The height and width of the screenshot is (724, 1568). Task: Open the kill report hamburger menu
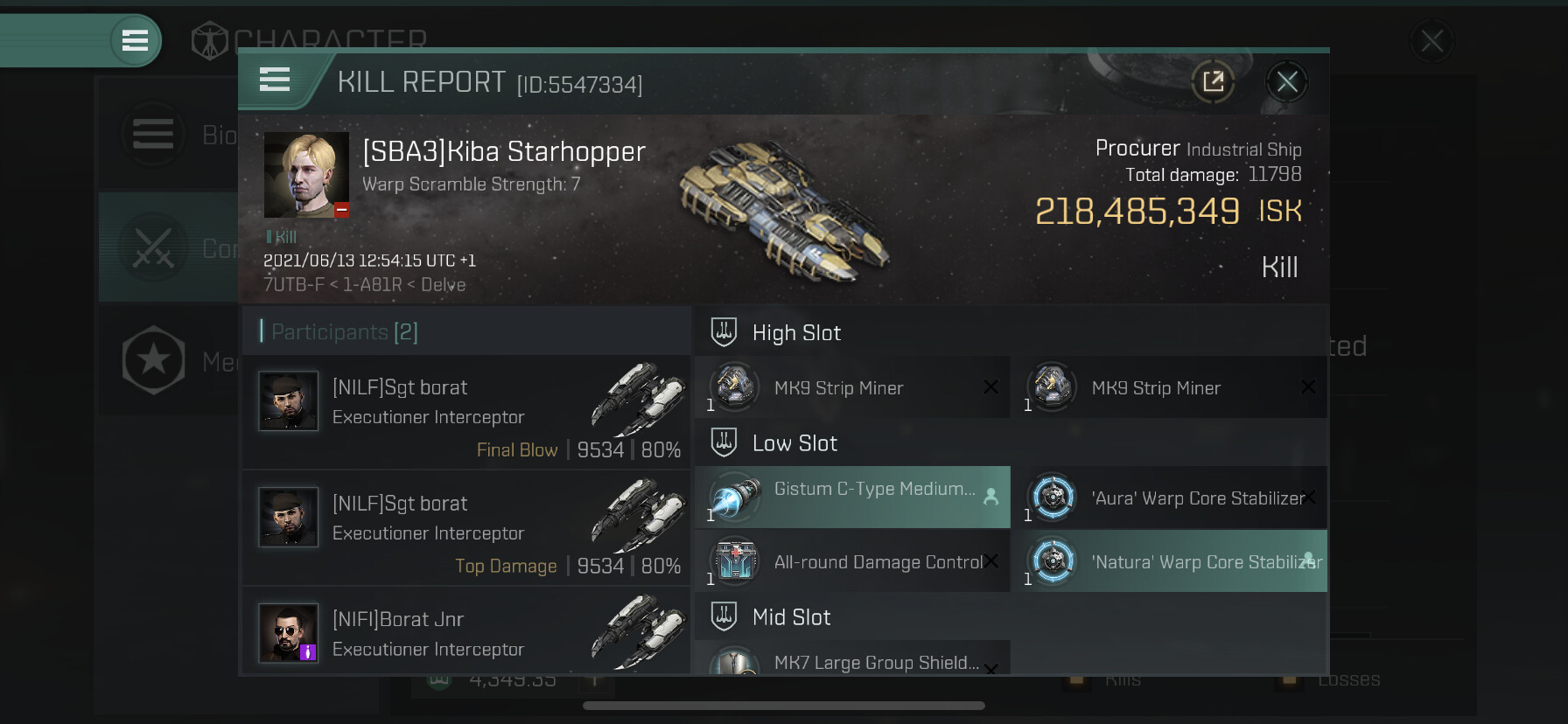point(275,80)
